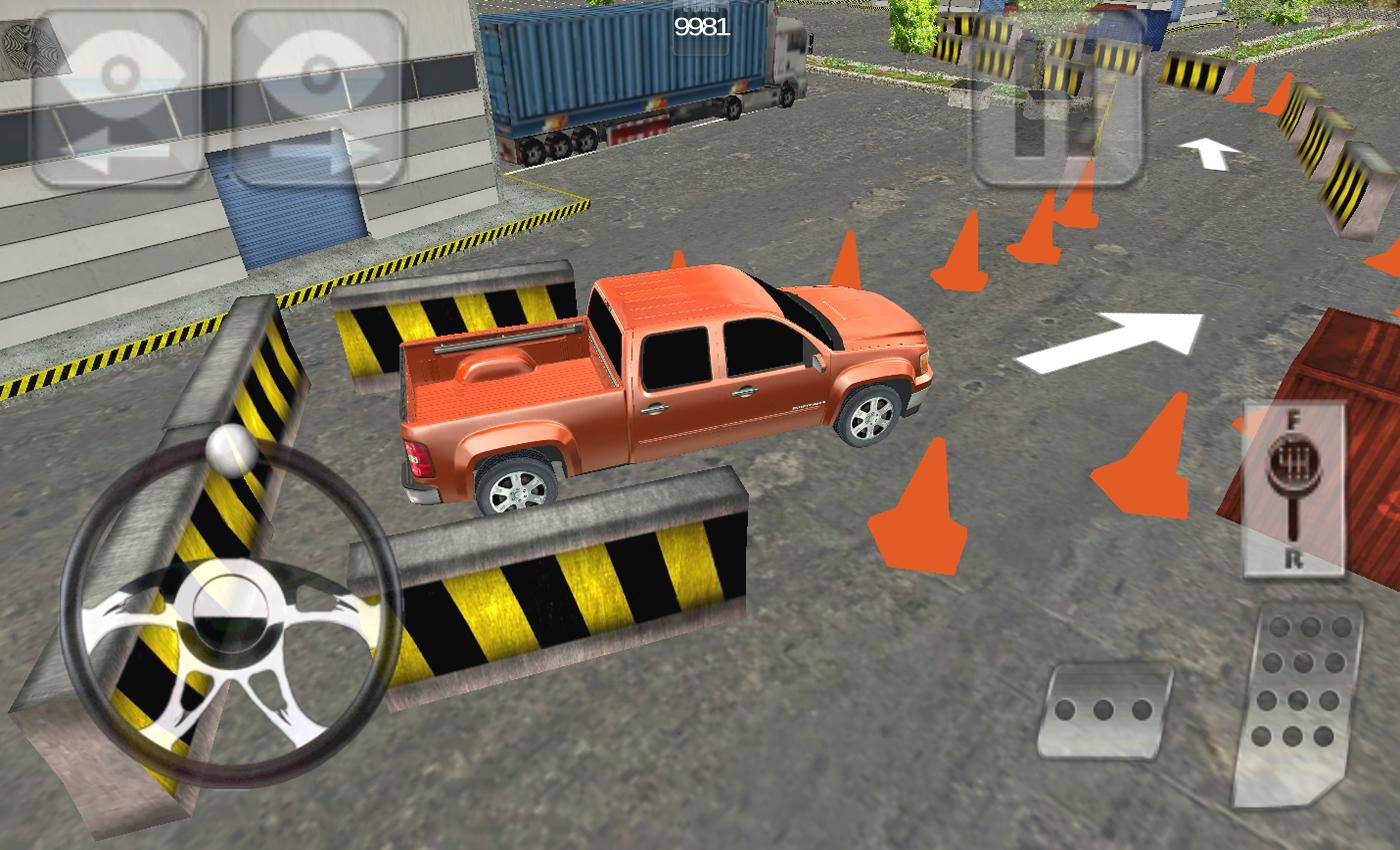Click the steering wheel control
Screen dimensions: 1400x850
coord(230,612)
